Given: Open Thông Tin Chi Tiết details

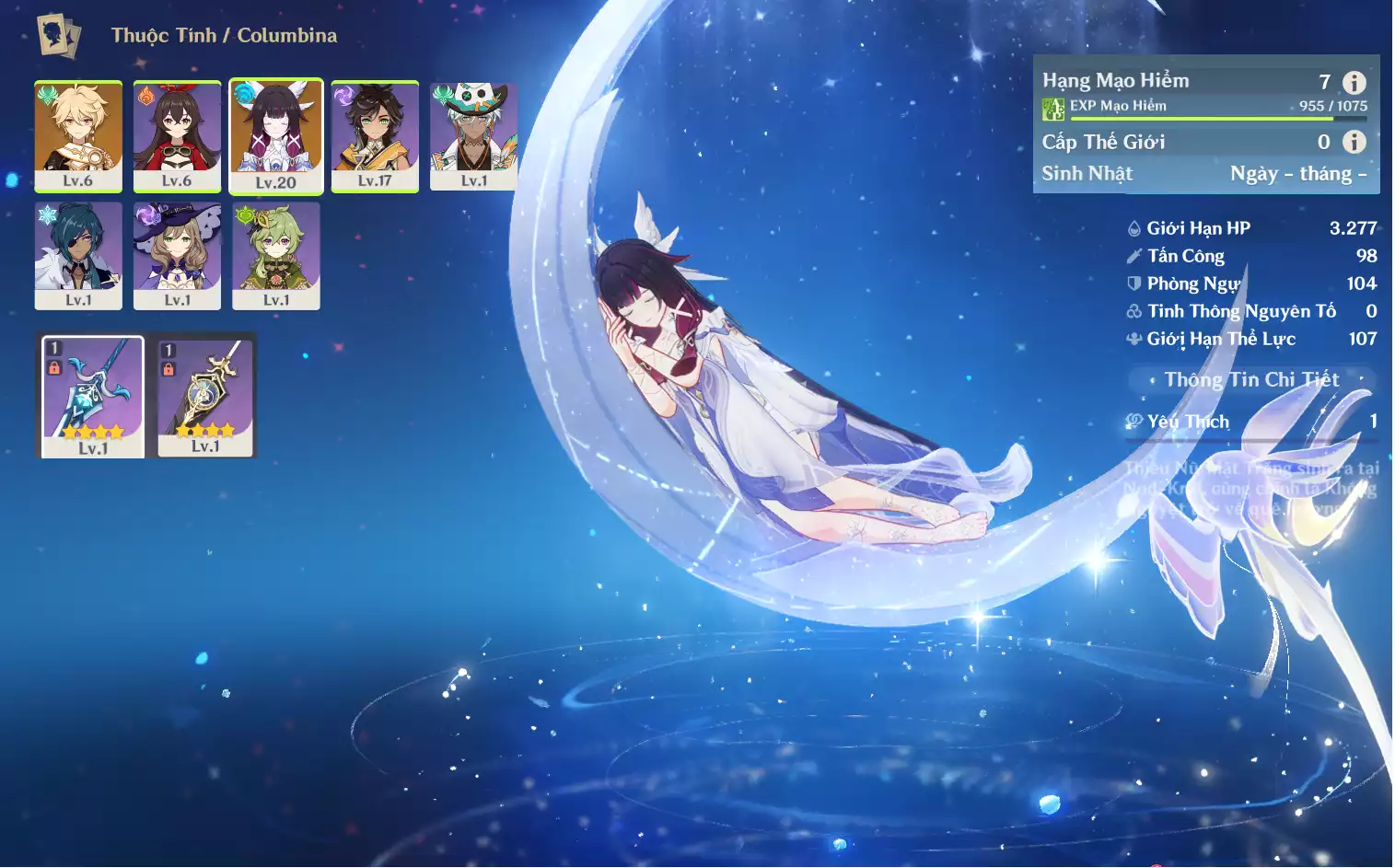Looking at the screenshot, I should (x=1250, y=379).
